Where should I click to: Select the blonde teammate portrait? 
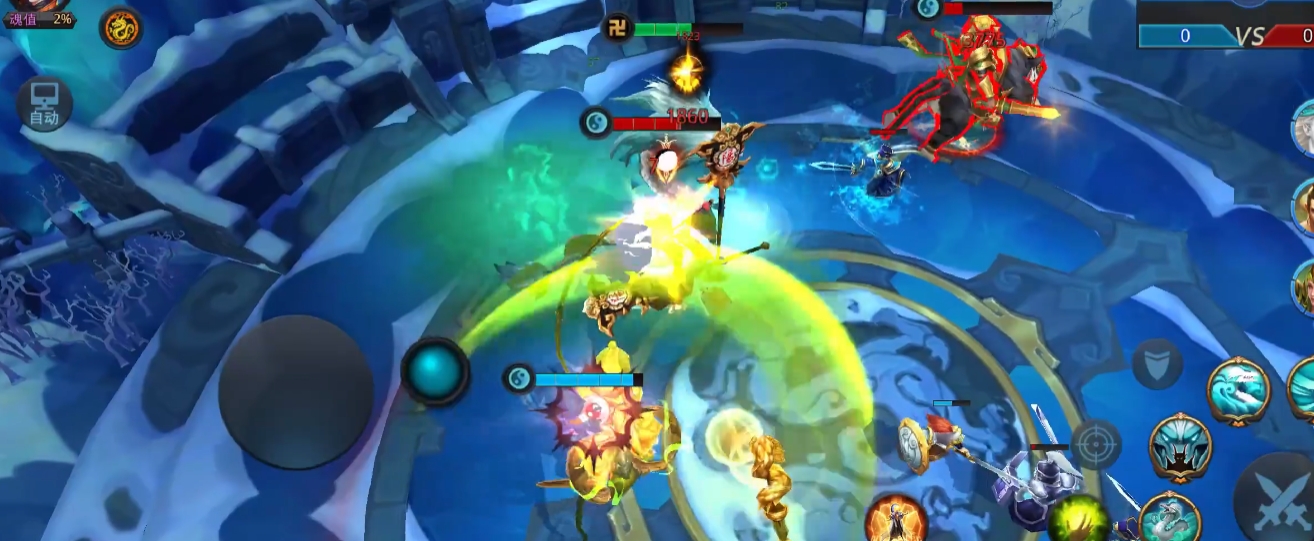[x=1303, y=285]
